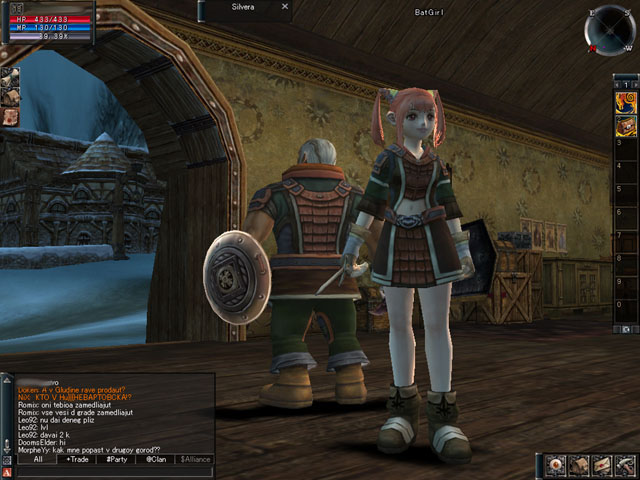Use the first shortcut bar skill icon

625,101
